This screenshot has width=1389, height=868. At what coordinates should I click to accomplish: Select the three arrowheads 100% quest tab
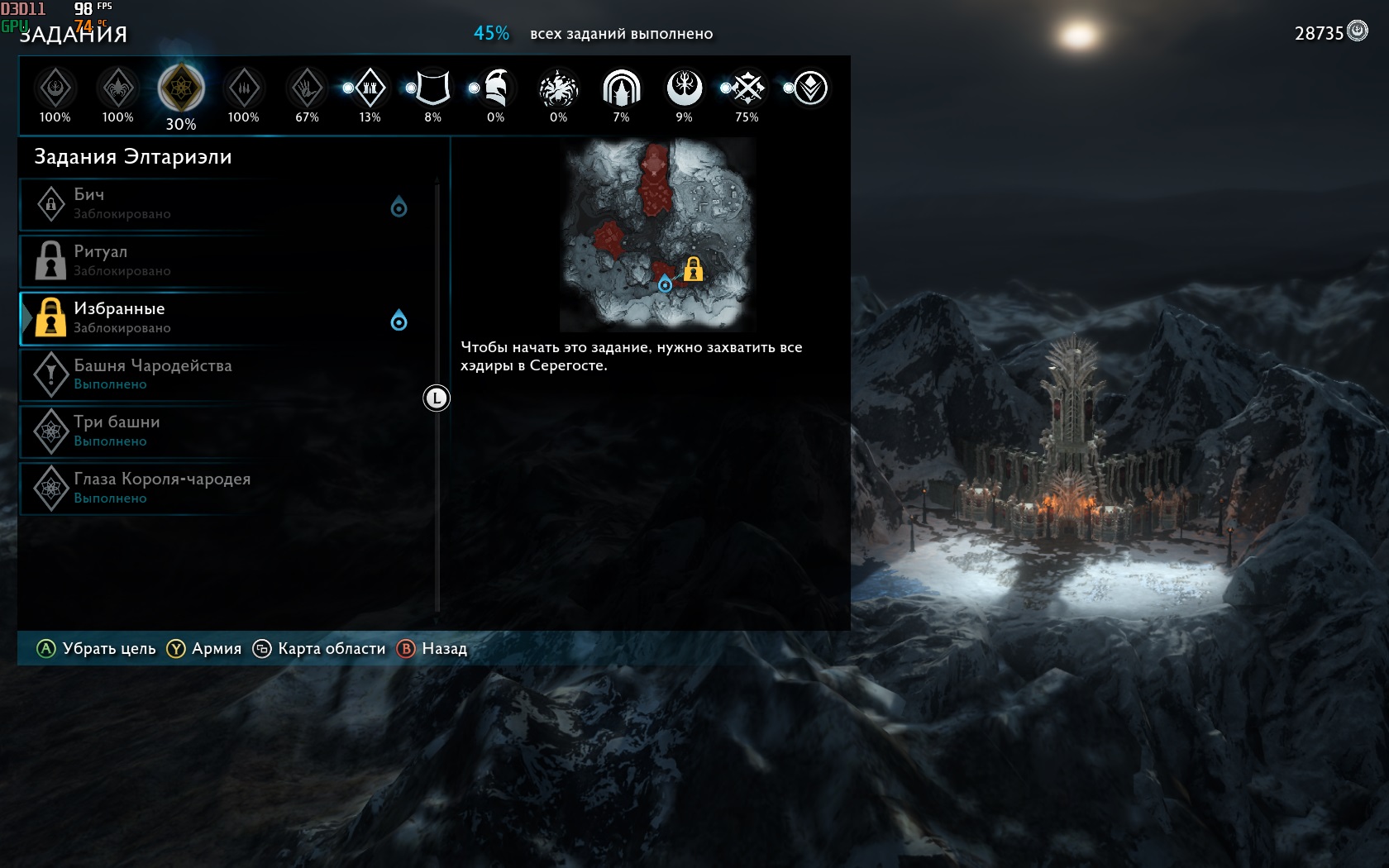(244, 88)
